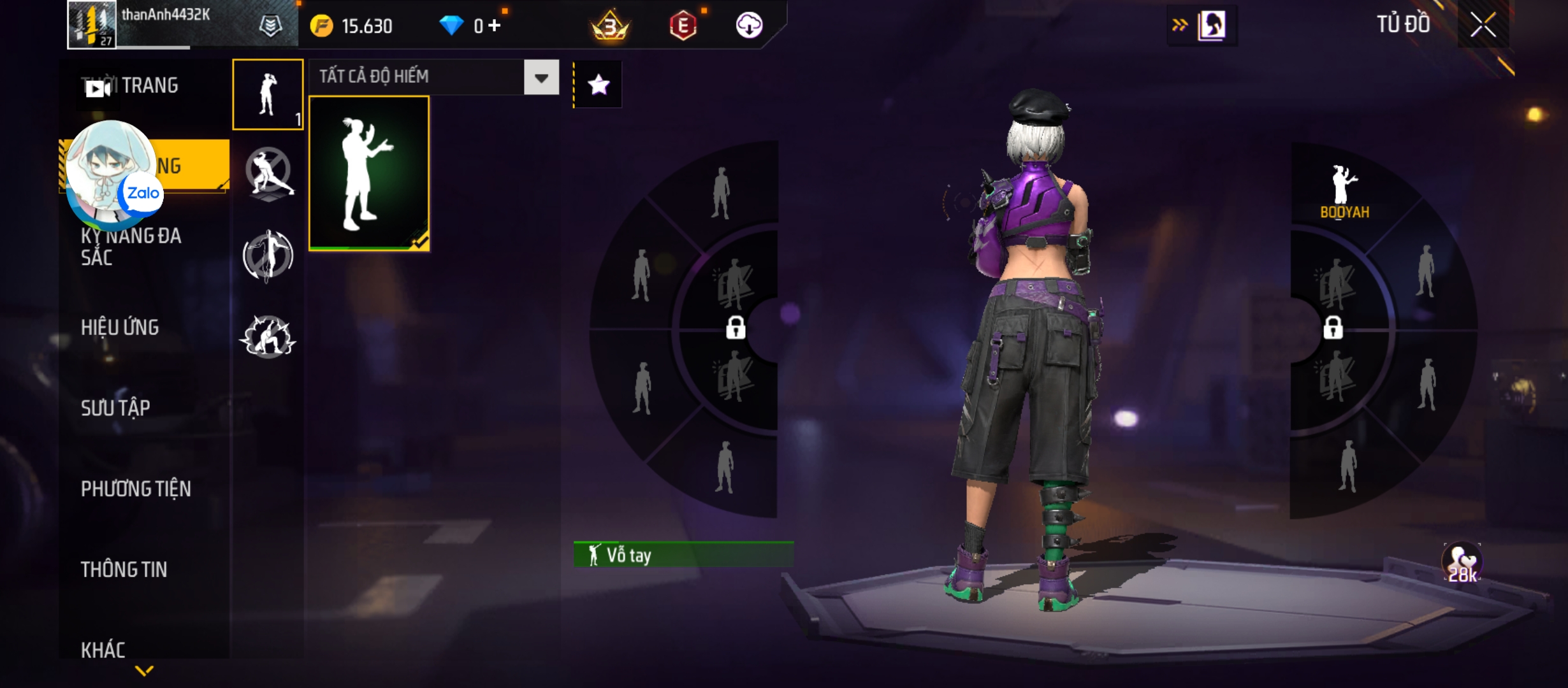Click the red E hexagon badge icon
Viewport: 1568px width, 688px height.
[x=683, y=26]
